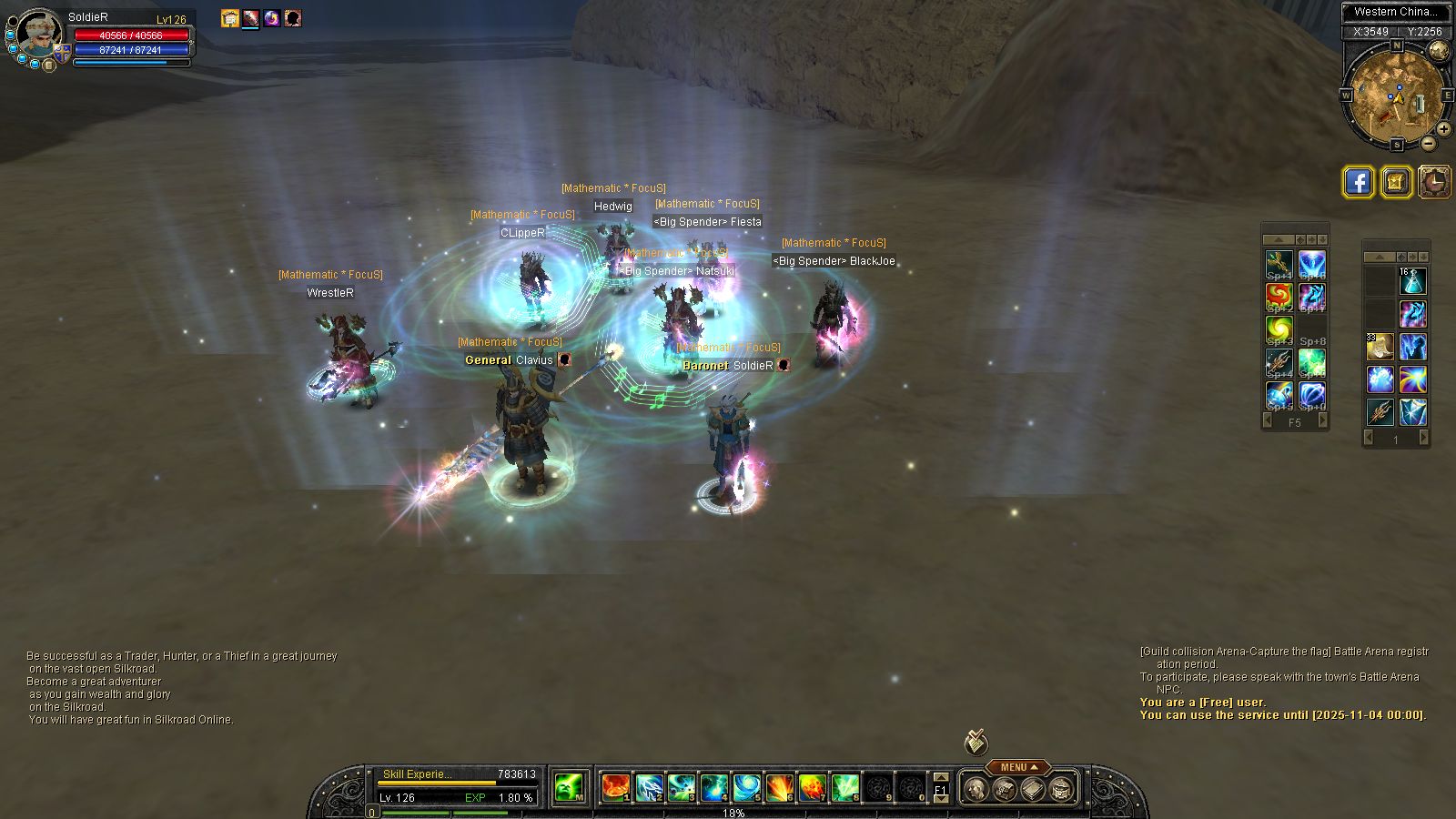This screenshot has height=819, width=1456.
Task: Open the yellow-framed scroll button beside Facebook
Action: (1397, 182)
